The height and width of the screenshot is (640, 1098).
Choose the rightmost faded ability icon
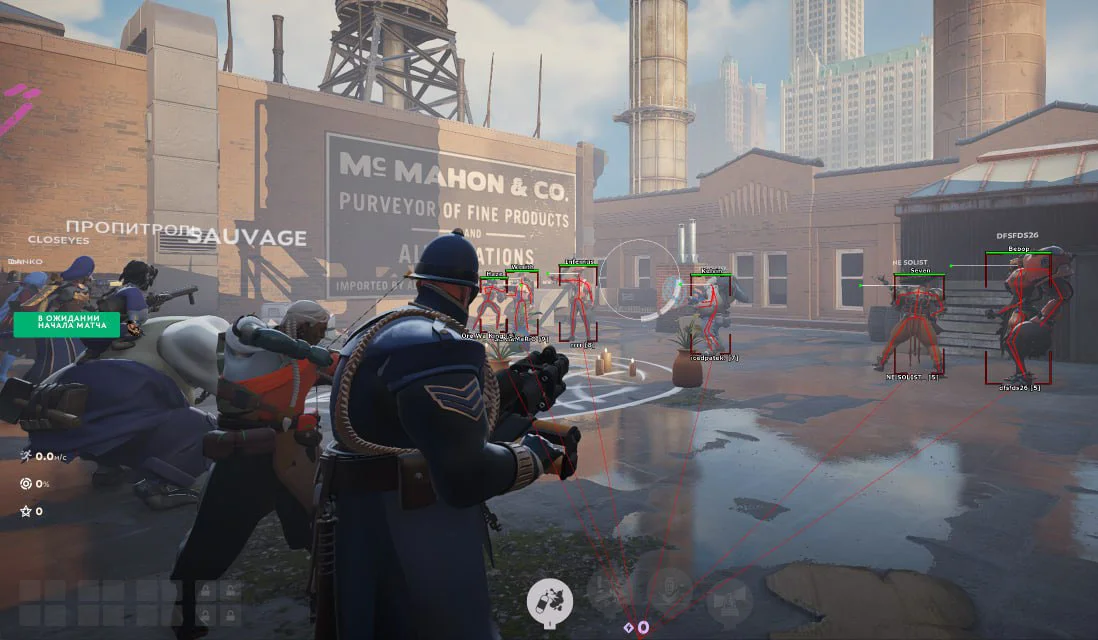(x=729, y=599)
